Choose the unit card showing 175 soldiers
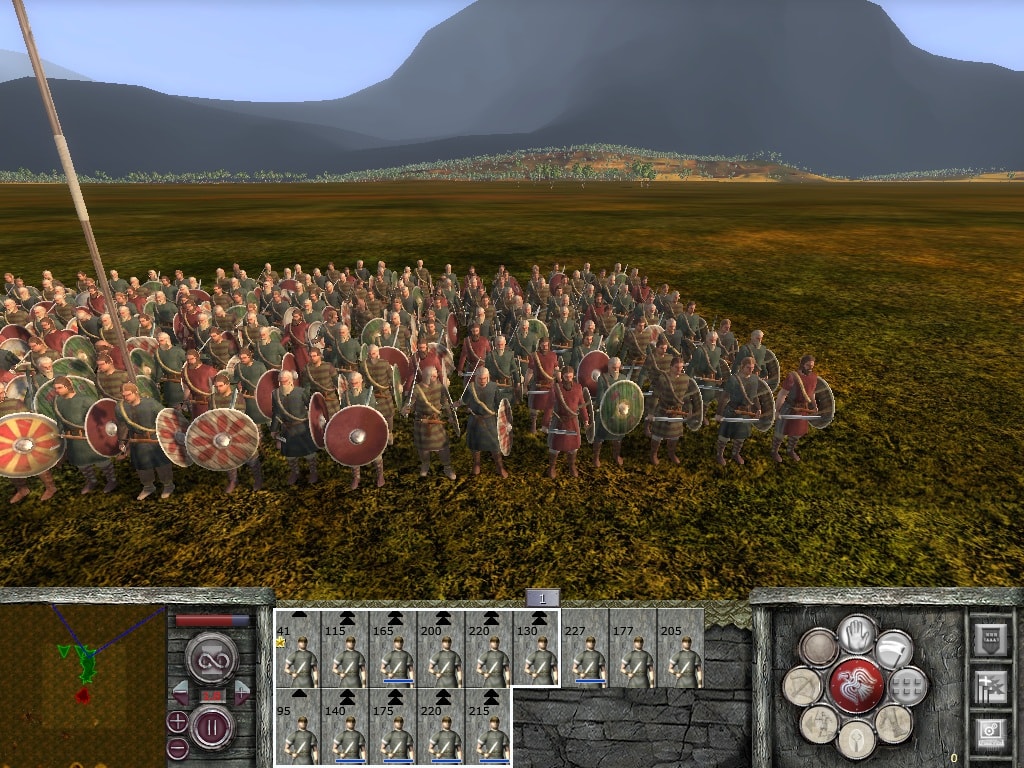 394,727
